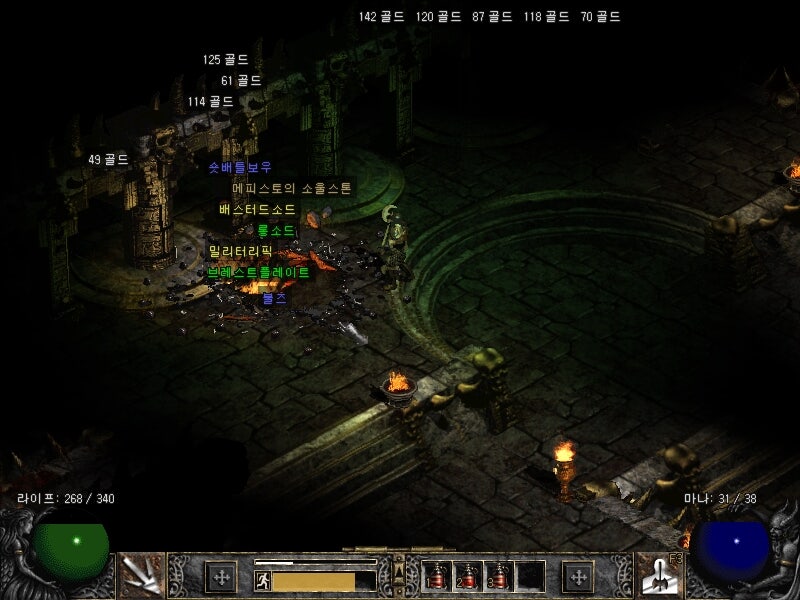Collect the green 브레스트플레이트 label
The width and height of the screenshot is (800, 600).
[258, 272]
